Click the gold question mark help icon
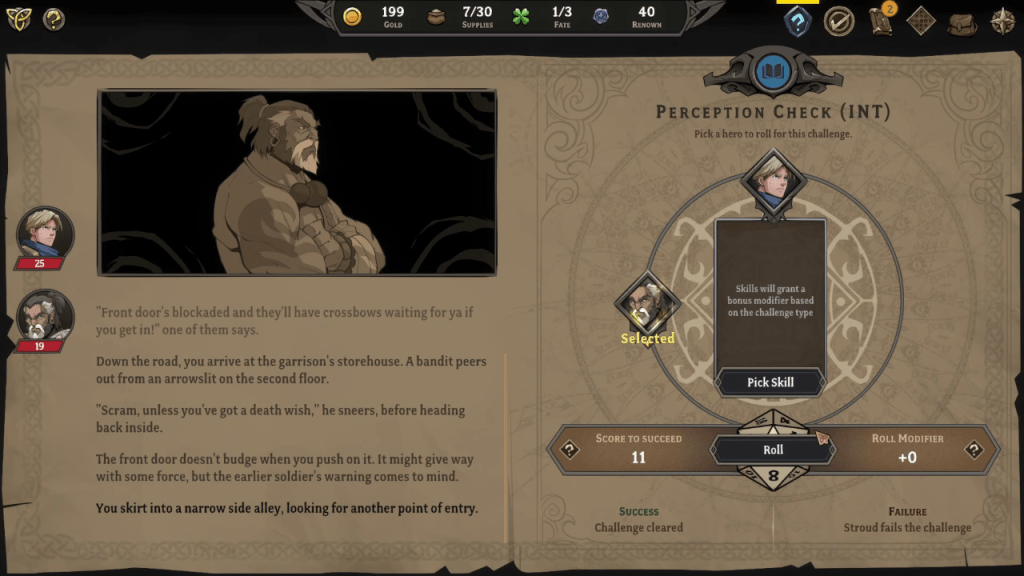 tap(54, 18)
